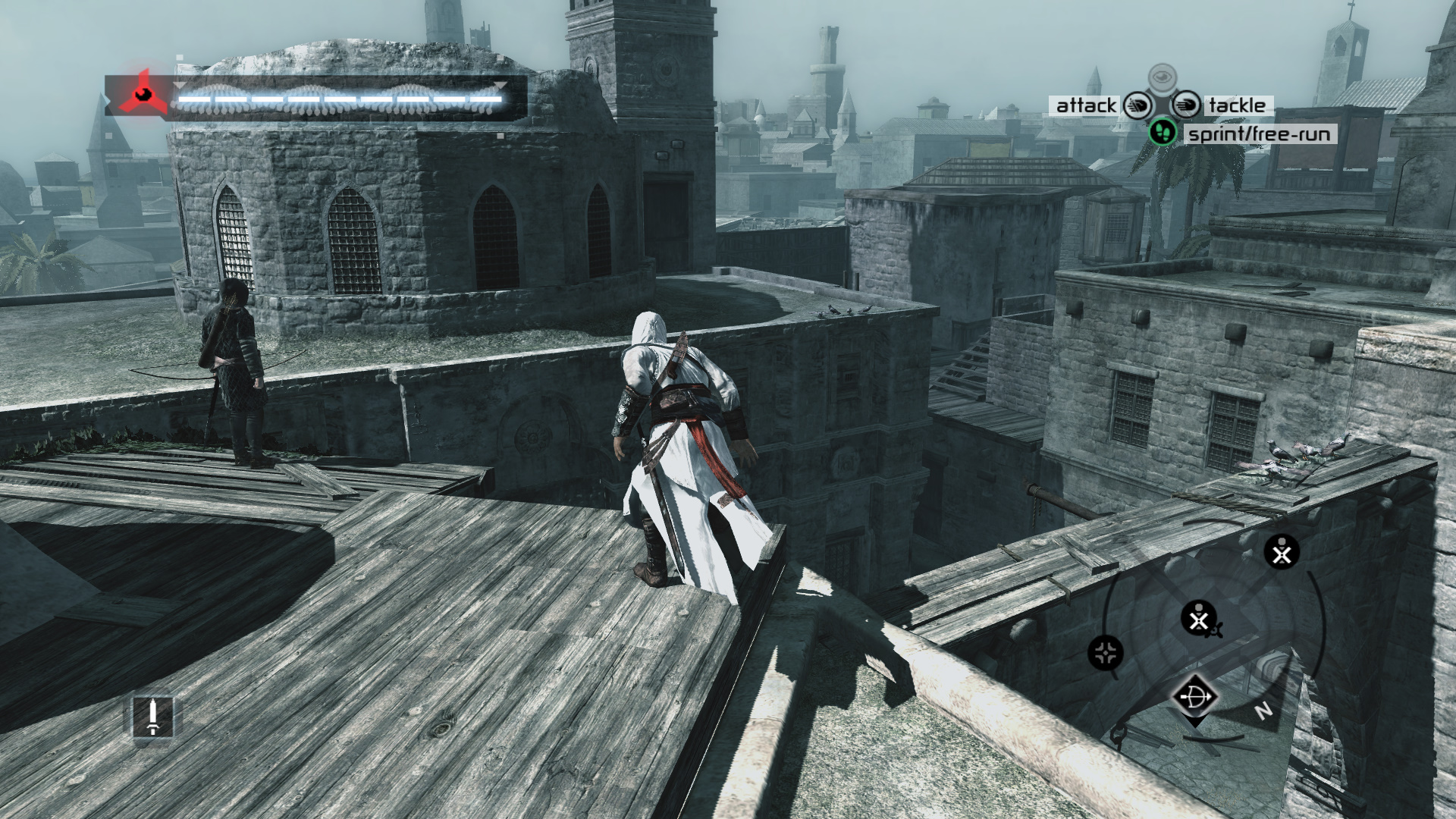Click the tackle hand button icon
This screenshot has height=819, width=1456.
pyautogui.click(x=1187, y=105)
